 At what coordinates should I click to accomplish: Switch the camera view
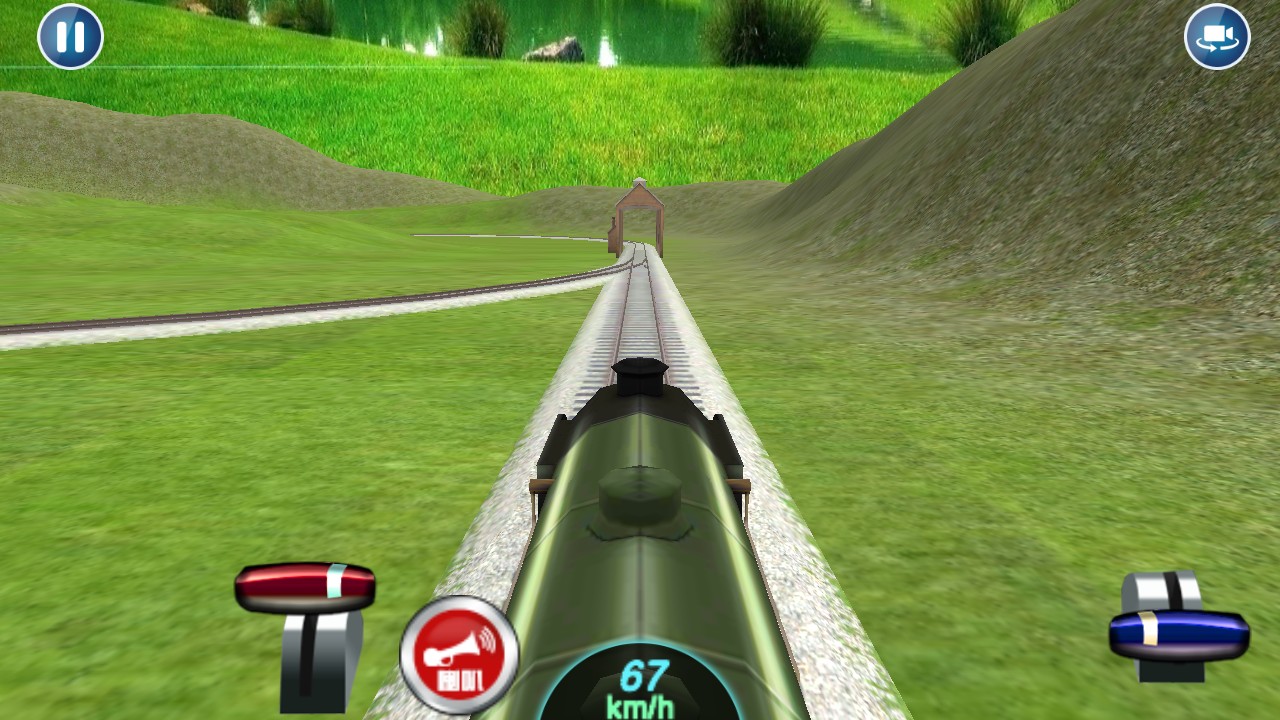click(1216, 37)
